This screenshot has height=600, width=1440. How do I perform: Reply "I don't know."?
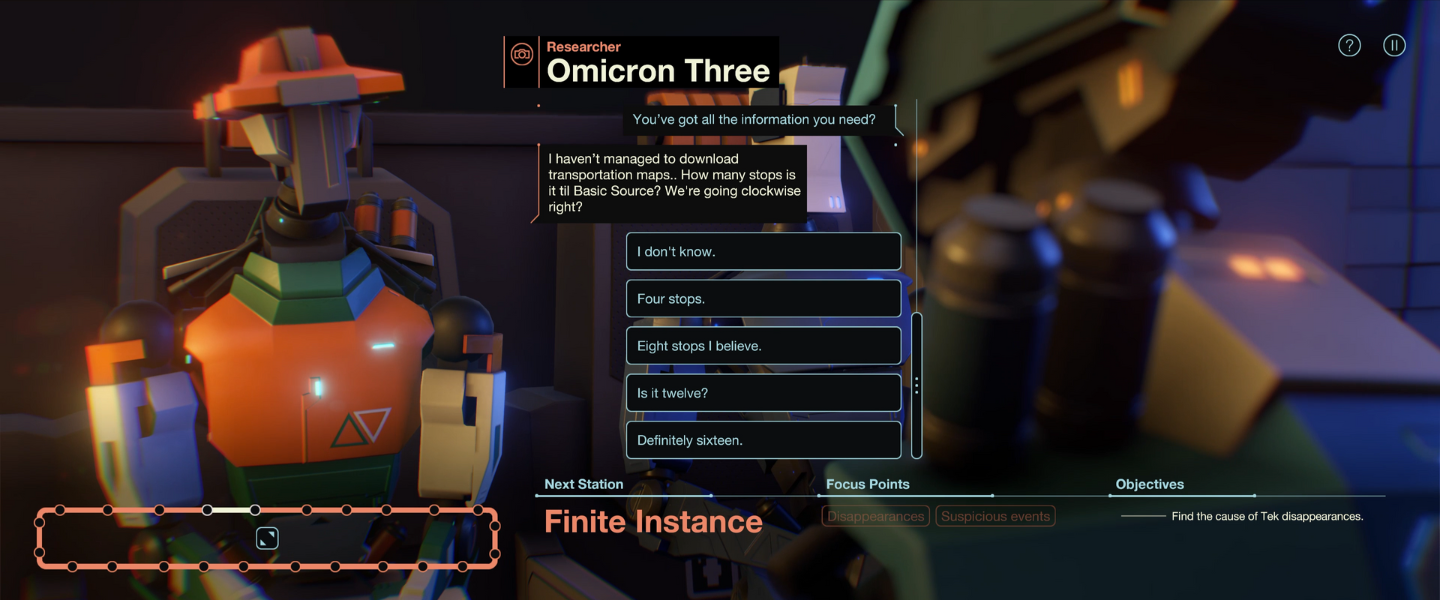tap(763, 252)
